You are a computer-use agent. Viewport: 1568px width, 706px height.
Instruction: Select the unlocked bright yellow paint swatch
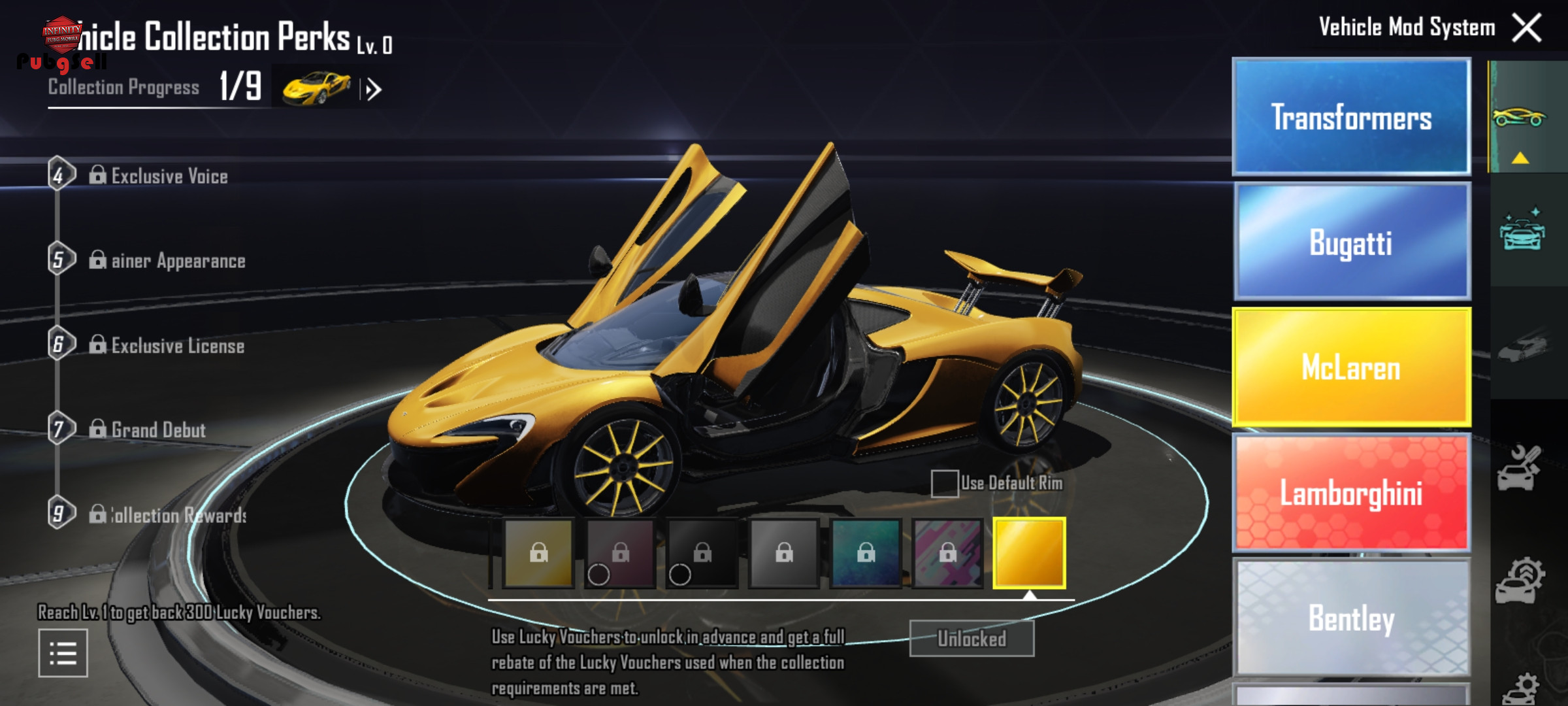click(1029, 553)
